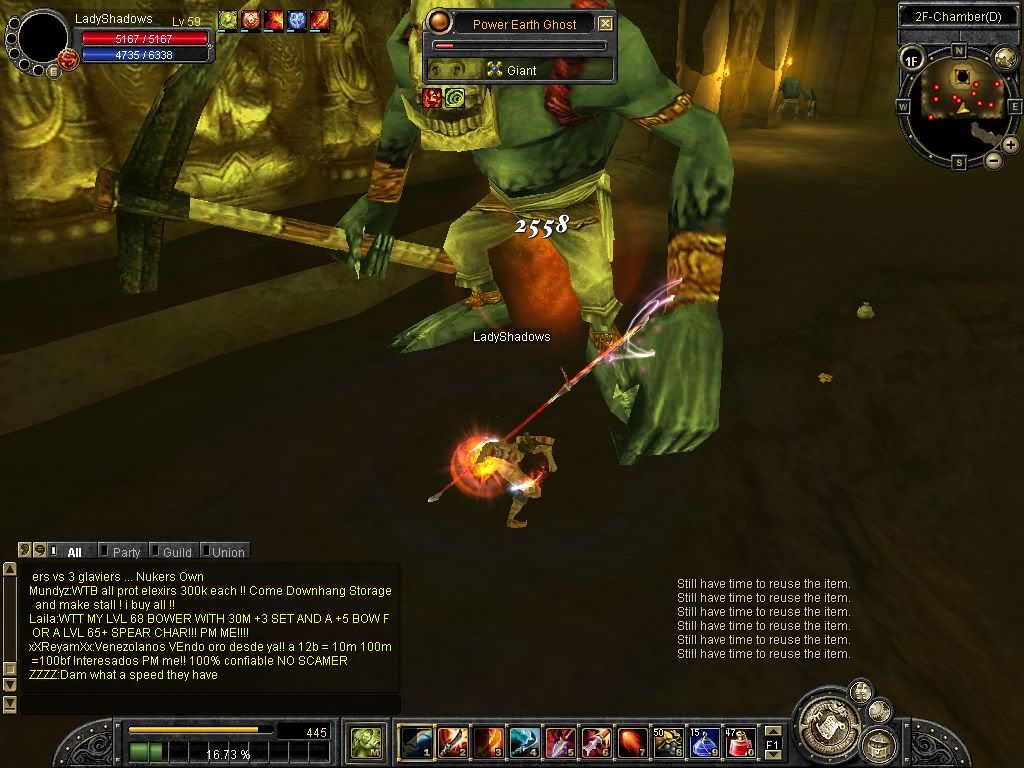Use the red health potion in slot 0

(x=741, y=743)
